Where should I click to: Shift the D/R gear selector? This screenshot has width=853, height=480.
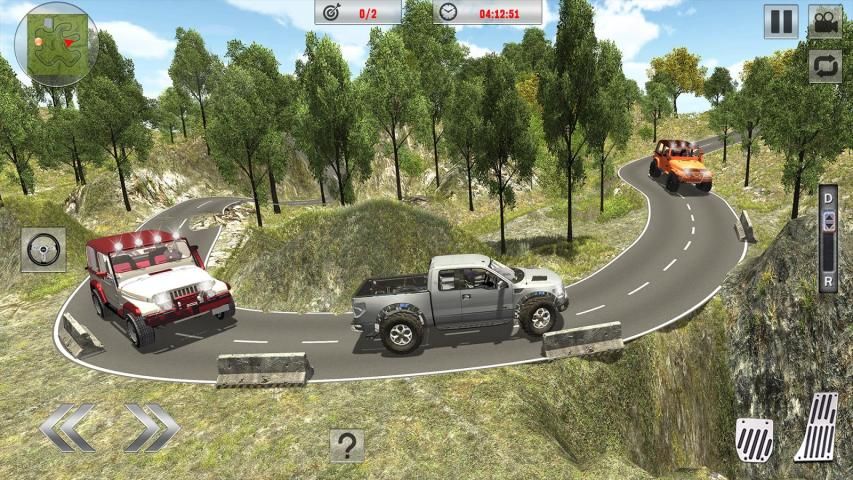point(827,240)
